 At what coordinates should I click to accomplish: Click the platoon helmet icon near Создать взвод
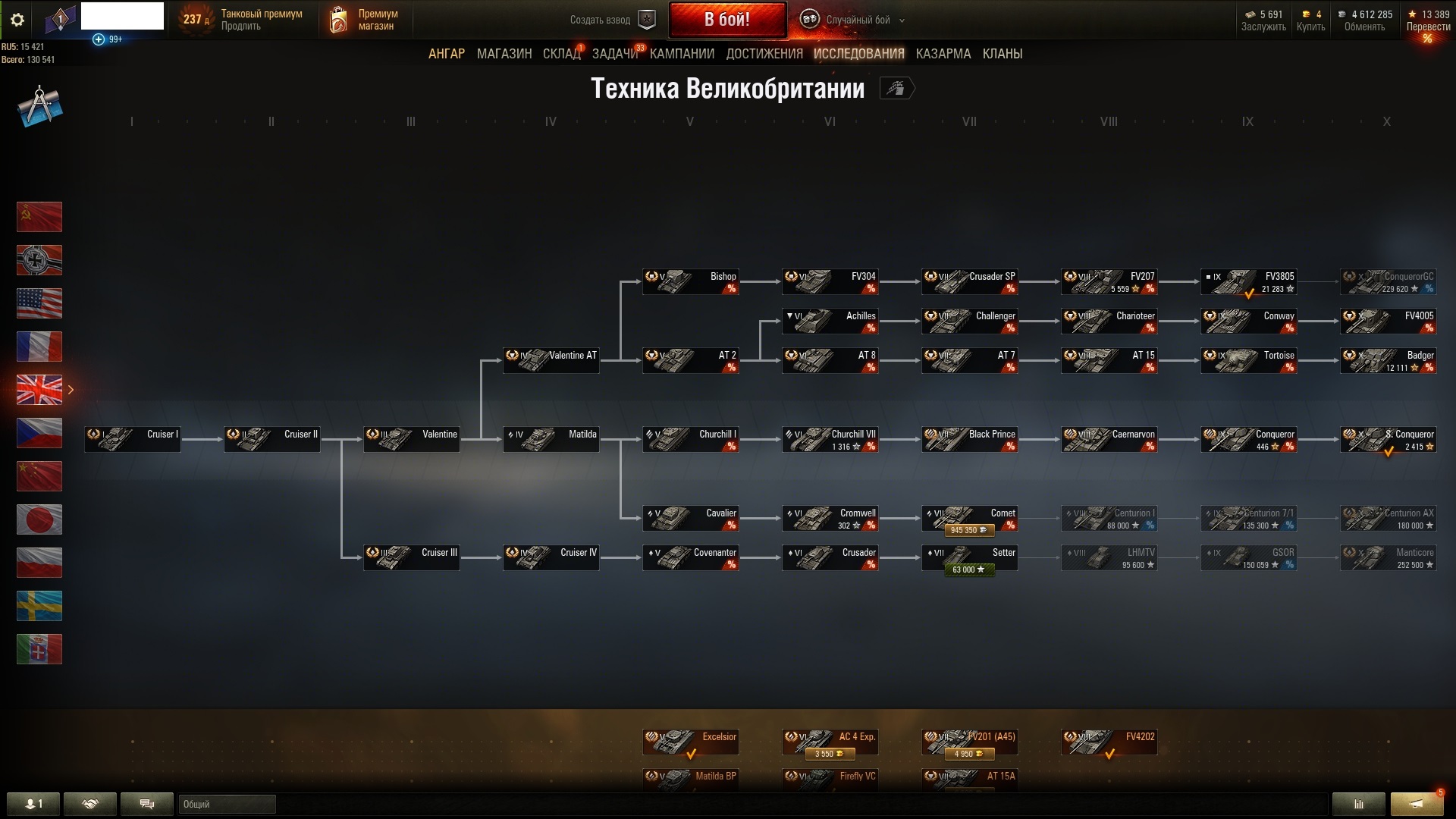(x=646, y=20)
